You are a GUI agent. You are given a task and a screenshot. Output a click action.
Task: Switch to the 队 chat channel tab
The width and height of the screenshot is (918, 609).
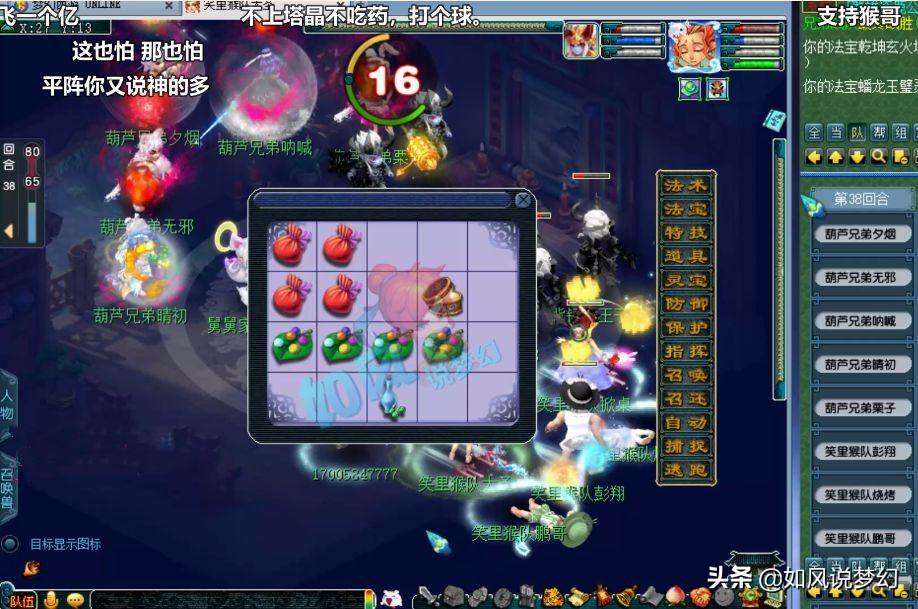click(857, 132)
